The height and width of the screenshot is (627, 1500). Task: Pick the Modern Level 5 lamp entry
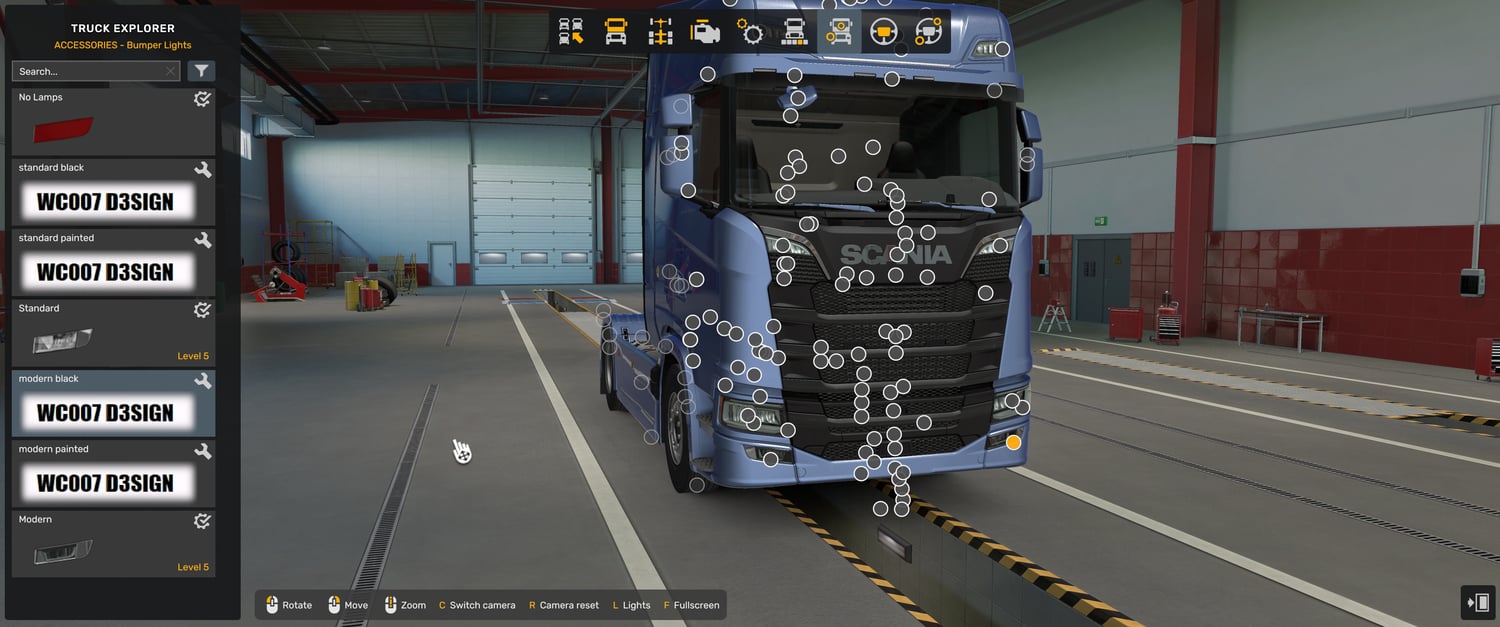coord(113,544)
